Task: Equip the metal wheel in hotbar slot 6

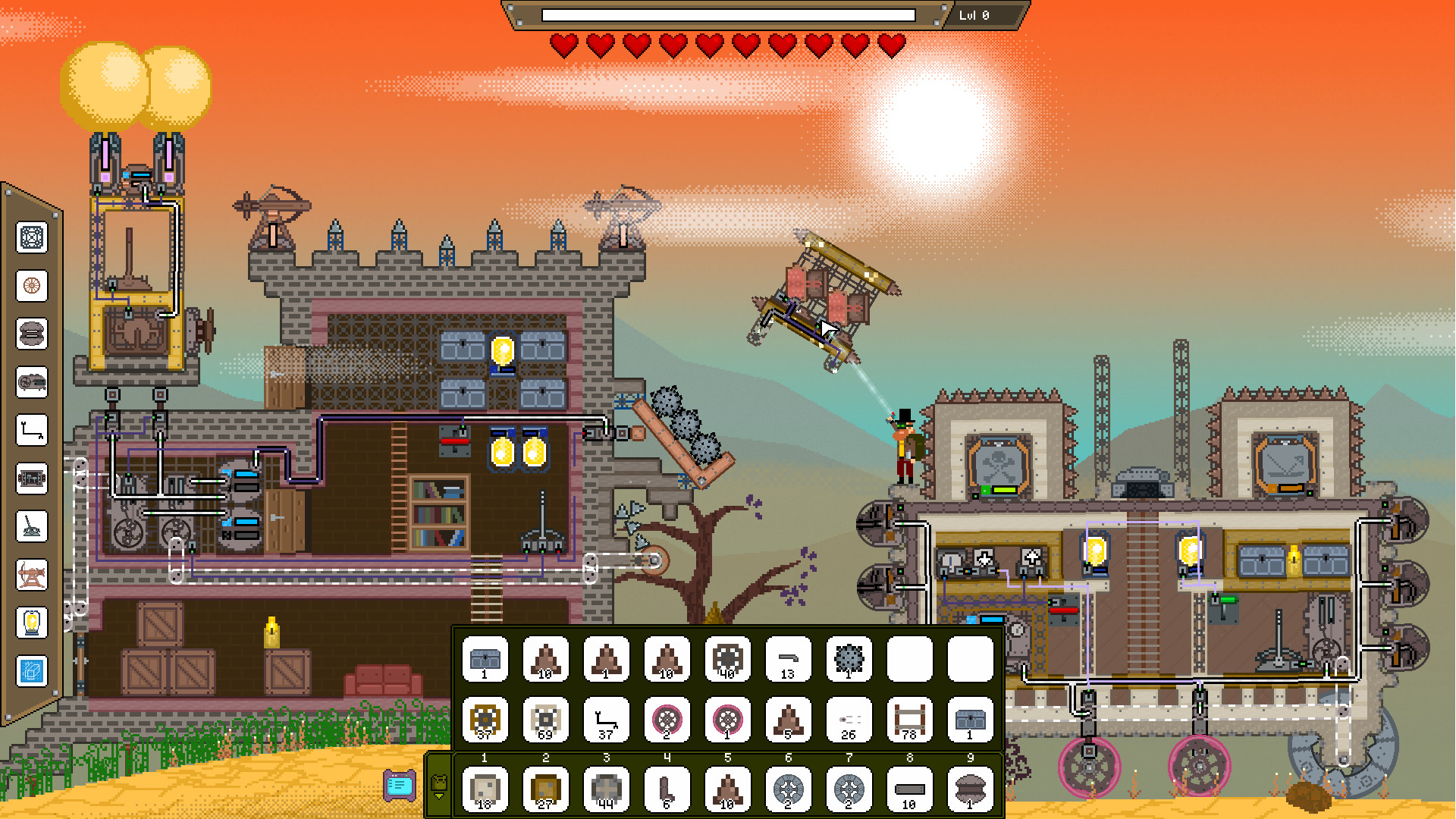Action: click(x=788, y=789)
